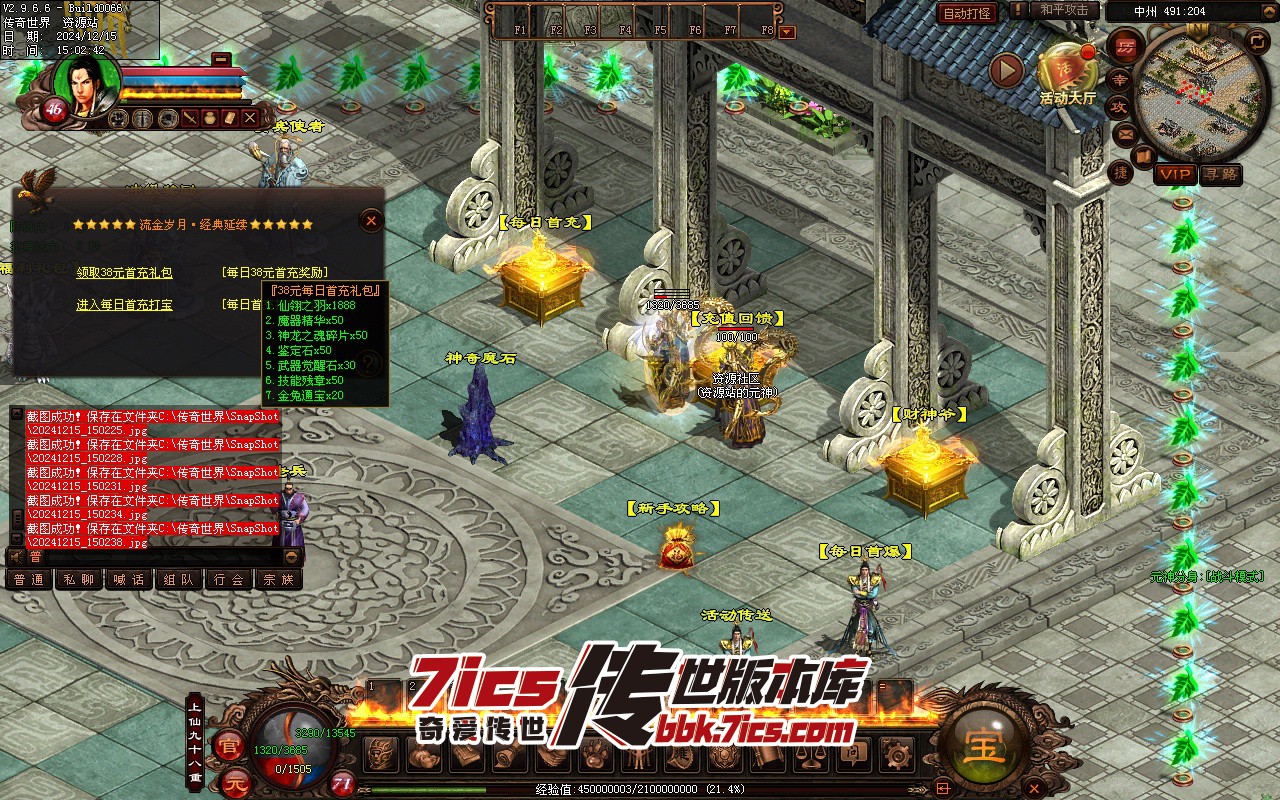Click the player portrait avatar
The height and width of the screenshot is (800, 1280).
point(87,84)
